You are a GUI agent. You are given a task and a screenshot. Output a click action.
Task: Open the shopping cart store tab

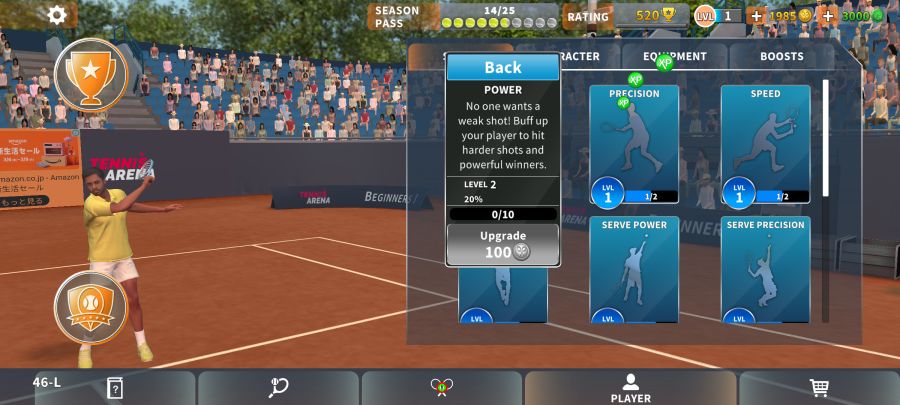(x=819, y=388)
